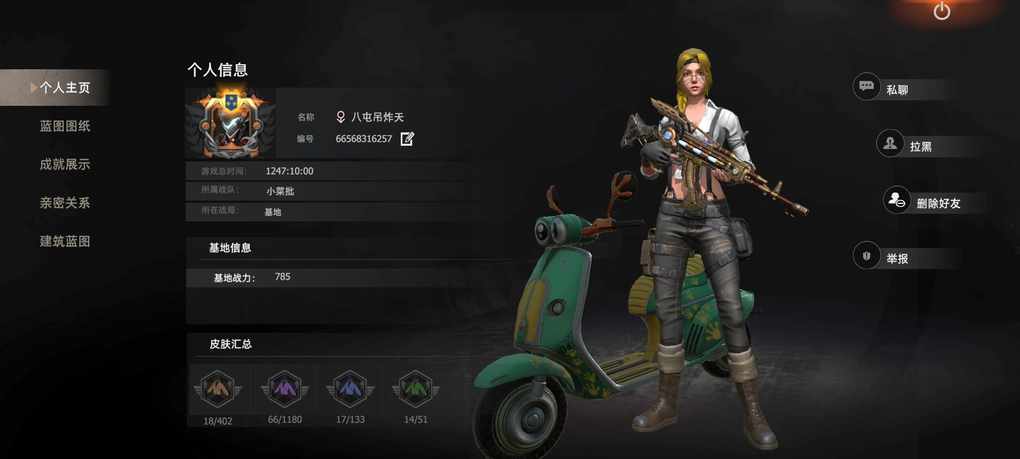
Task: Open the 个人主页 tab
Action: coord(64,88)
